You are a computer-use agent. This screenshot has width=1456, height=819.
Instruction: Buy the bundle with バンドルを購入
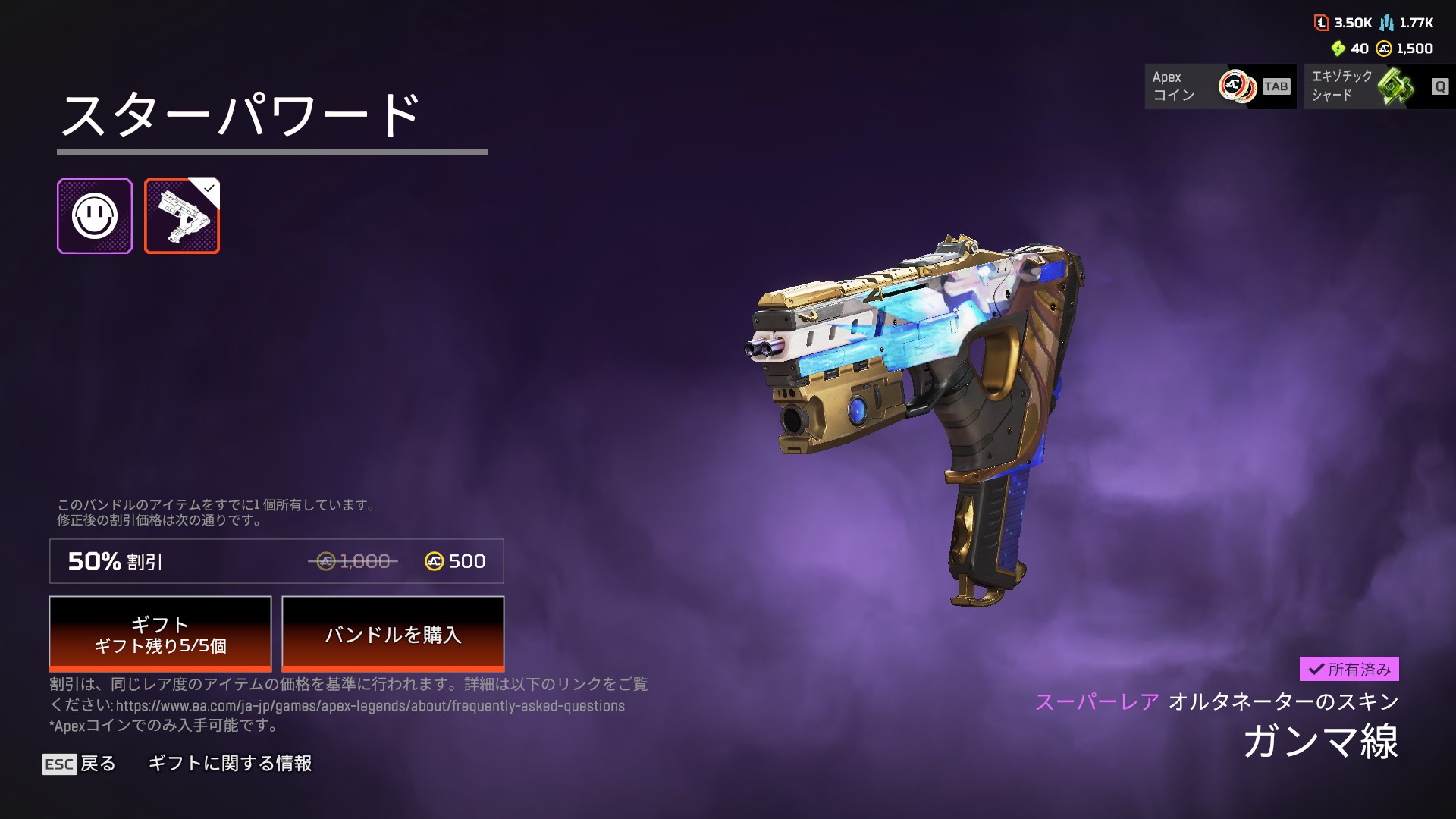click(x=393, y=634)
